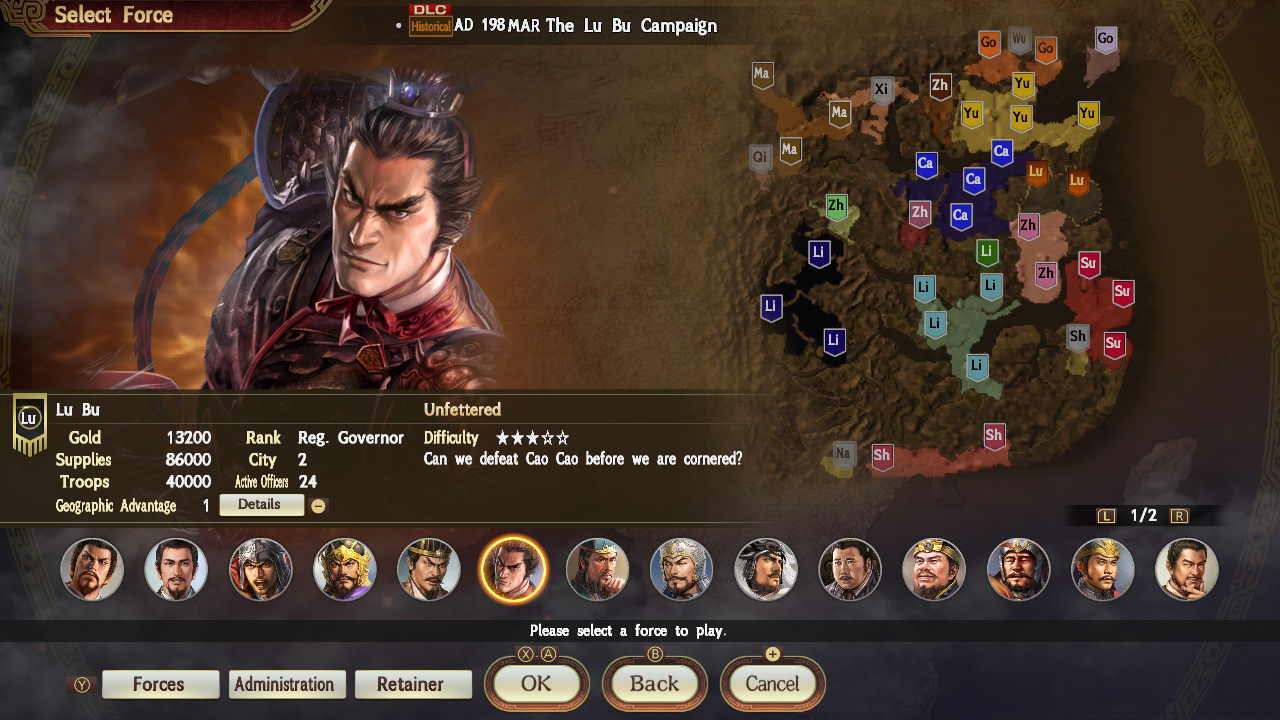Click the dark blue Li banner on the map
1280x720 pixels.
pos(818,253)
